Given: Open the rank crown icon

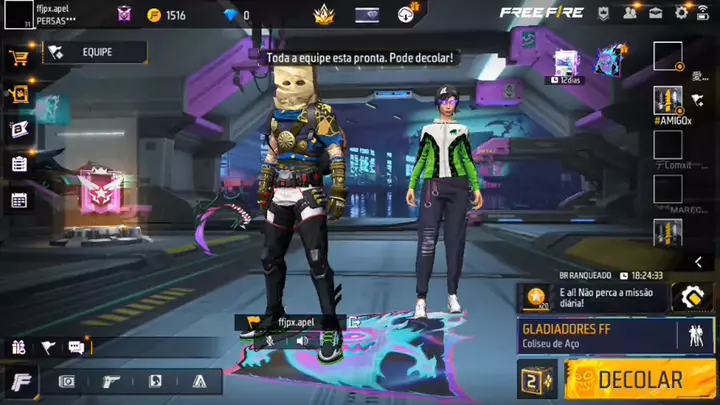Looking at the screenshot, I should point(322,14).
